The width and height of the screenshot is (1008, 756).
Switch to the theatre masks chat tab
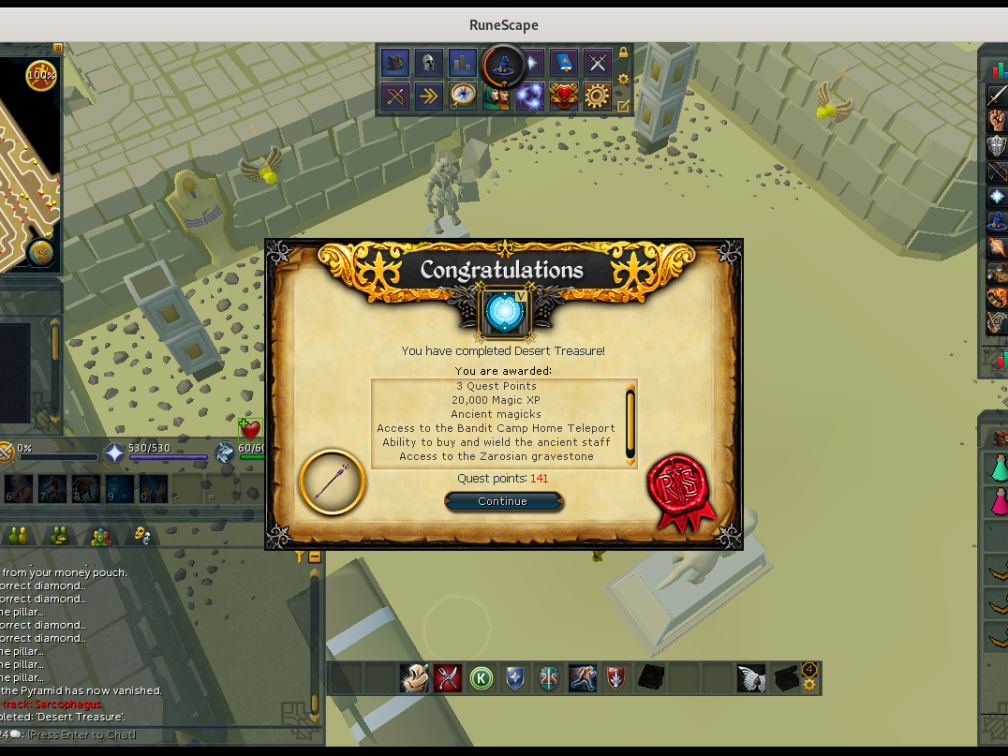coord(142,536)
